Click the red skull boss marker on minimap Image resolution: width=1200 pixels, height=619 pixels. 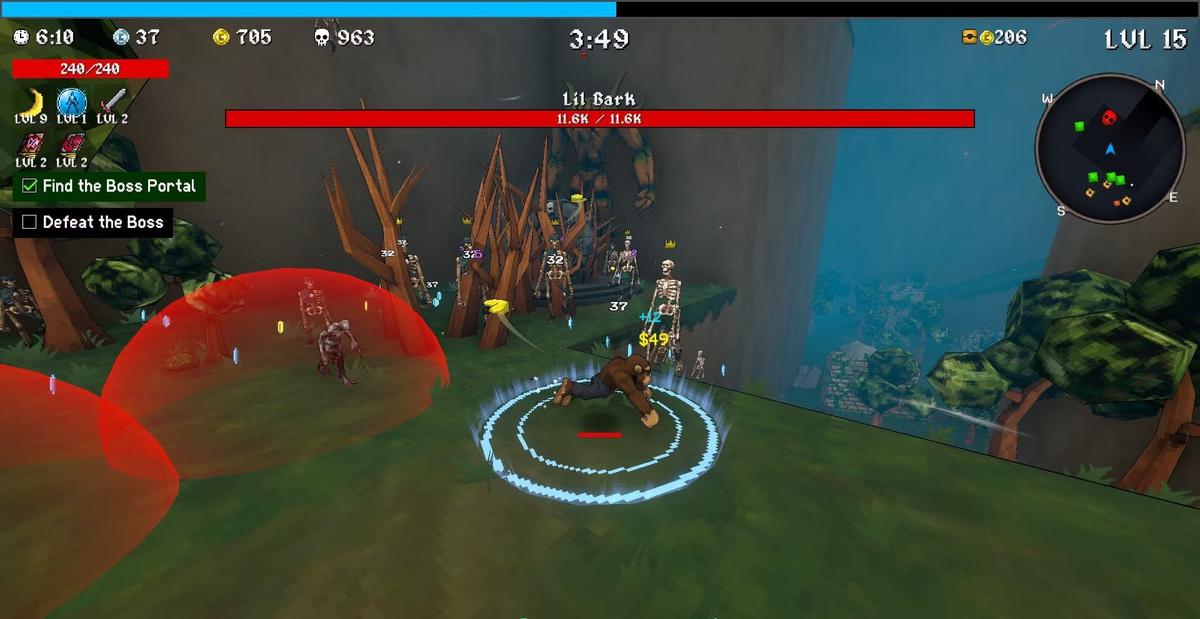click(1109, 118)
